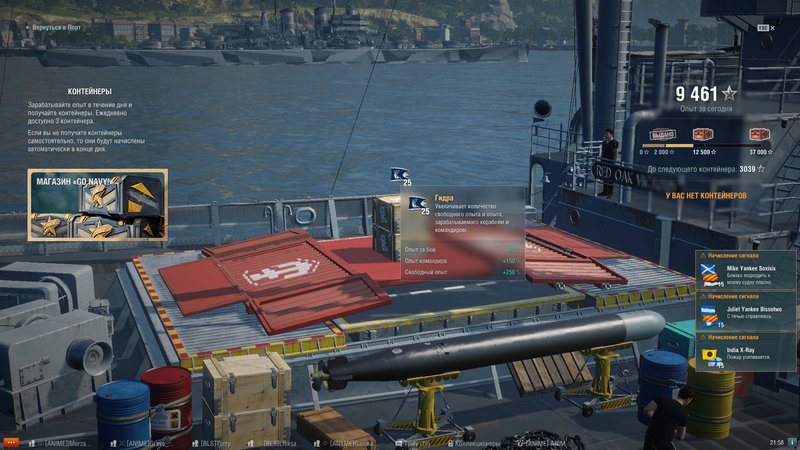This screenshot has height=450, width=800.
Task: Open the red icon in the bottom-left corner
Action: (x=11, y=441)
